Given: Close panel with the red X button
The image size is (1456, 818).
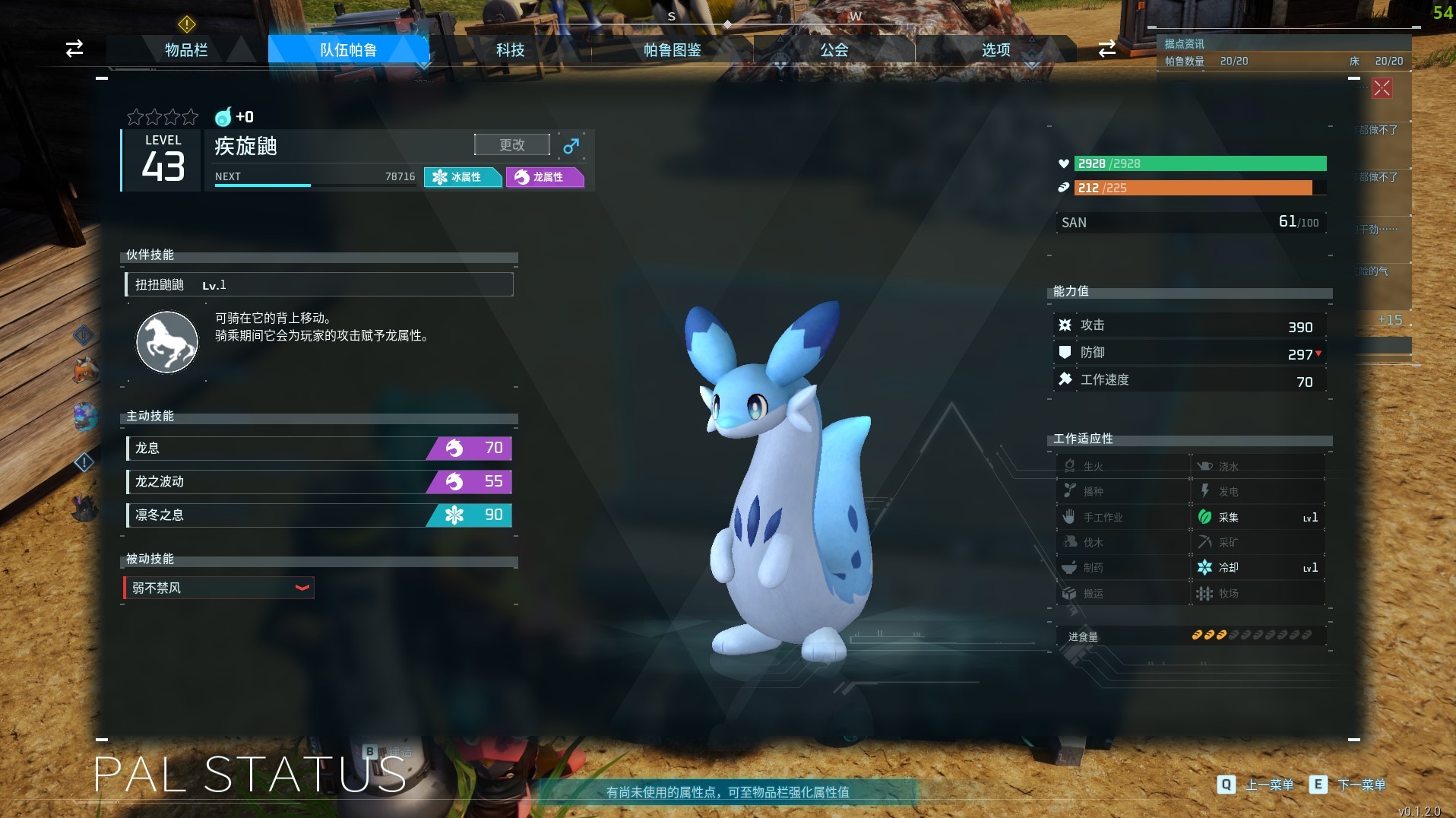Looking at the screenshot, I should (x=1382, y=88).
